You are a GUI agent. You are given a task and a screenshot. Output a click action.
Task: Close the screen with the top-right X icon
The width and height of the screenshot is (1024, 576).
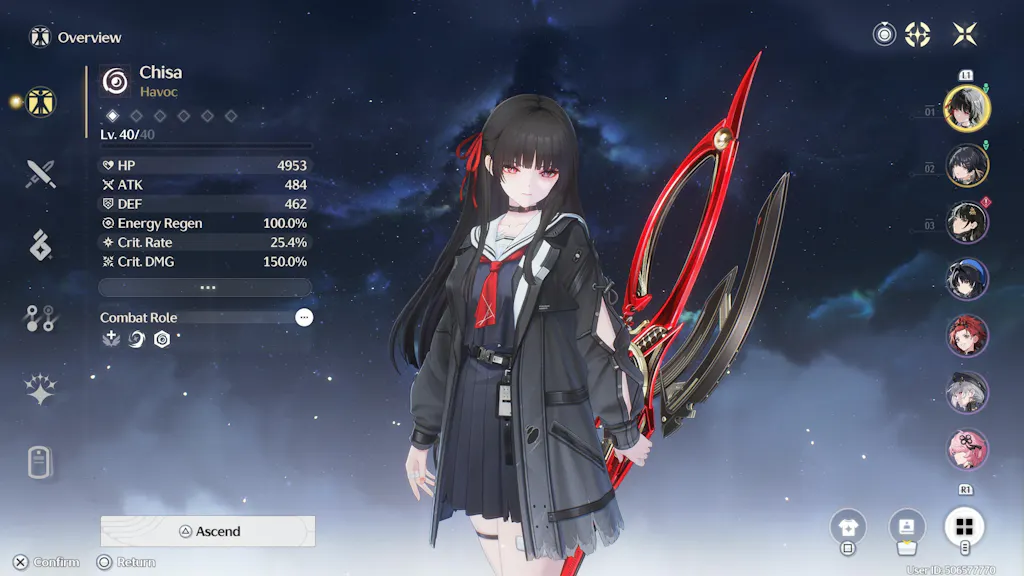[965, 35]
